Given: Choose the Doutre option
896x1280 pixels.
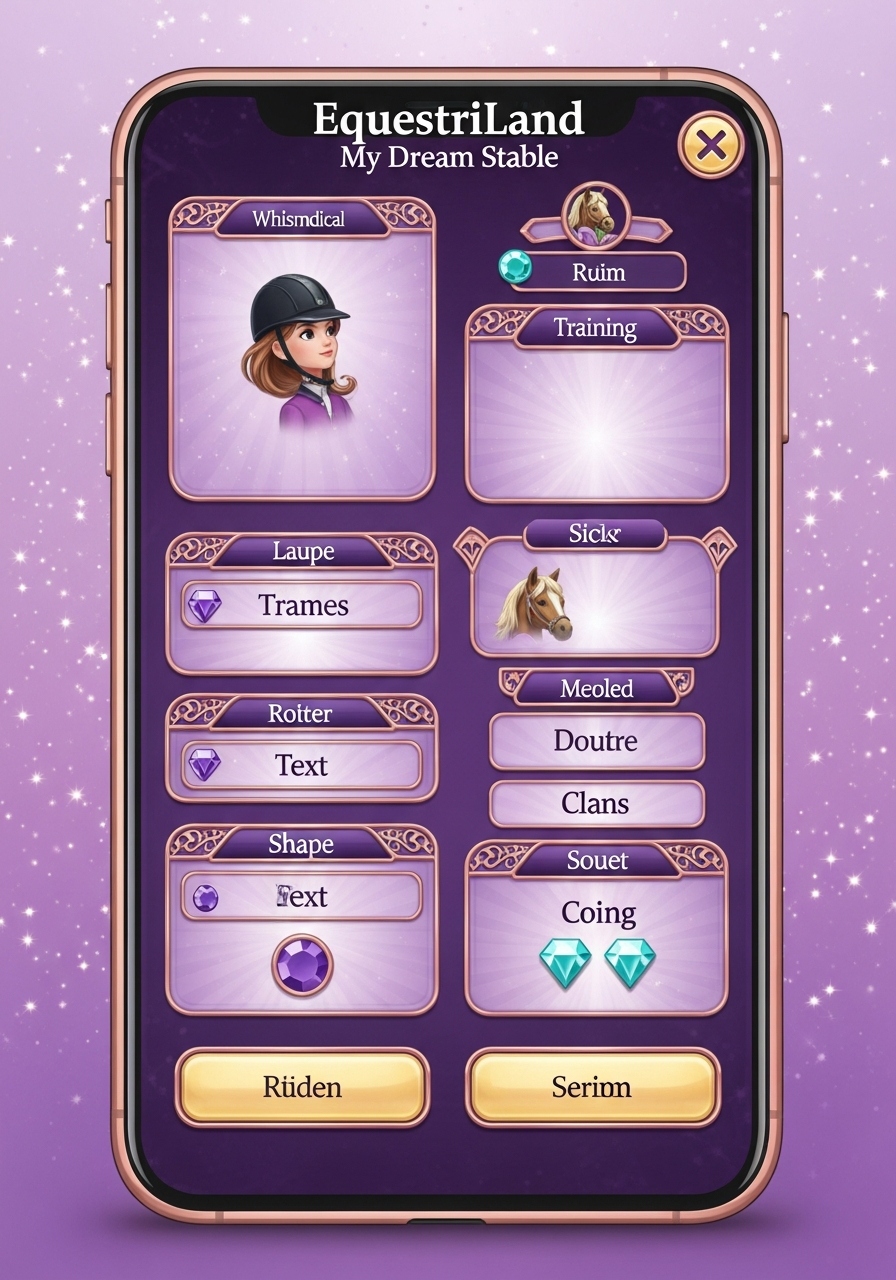Looking at the screenshot, I should point(596,741).
